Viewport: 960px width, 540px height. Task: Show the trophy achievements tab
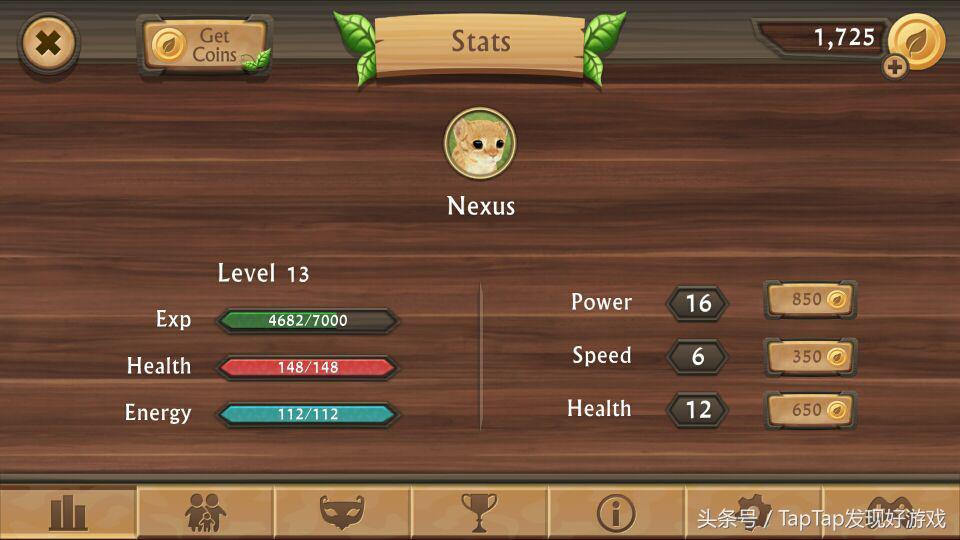[479, 514]
